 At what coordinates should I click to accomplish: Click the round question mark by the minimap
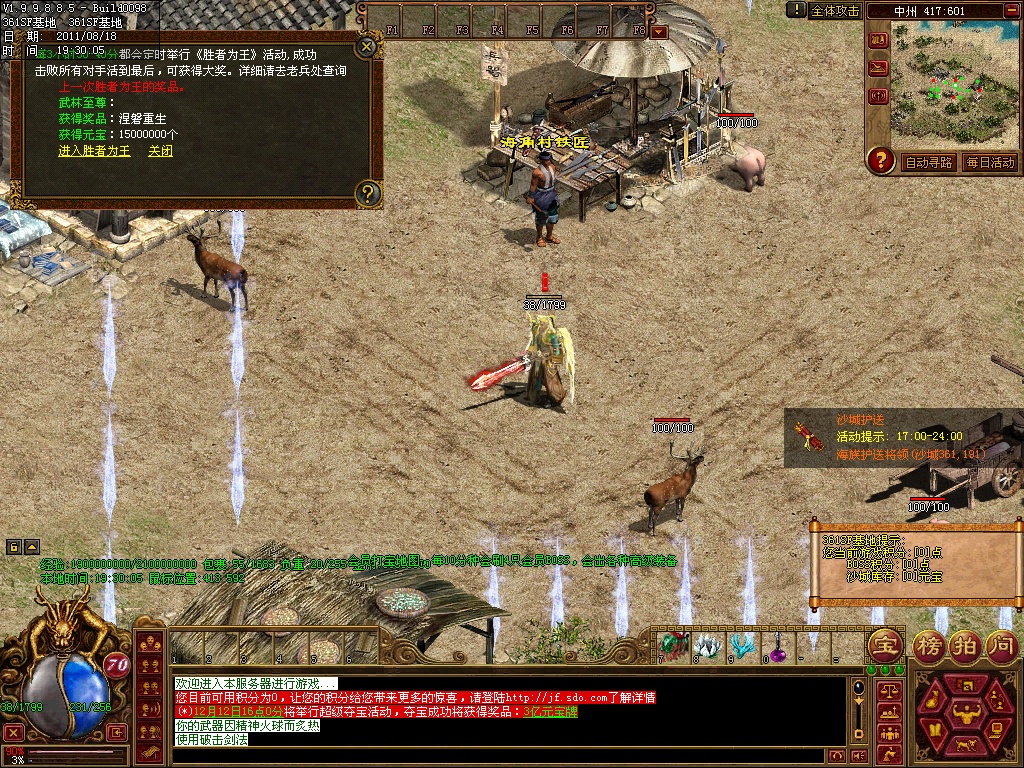(x=880, y=160)
